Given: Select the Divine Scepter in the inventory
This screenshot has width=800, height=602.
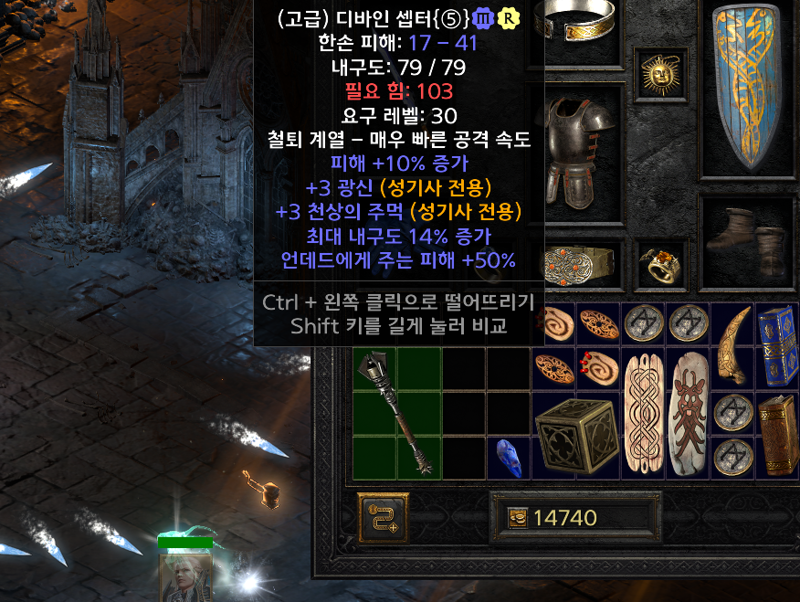Looking at the screenshot, I should [x=396, y=412].
